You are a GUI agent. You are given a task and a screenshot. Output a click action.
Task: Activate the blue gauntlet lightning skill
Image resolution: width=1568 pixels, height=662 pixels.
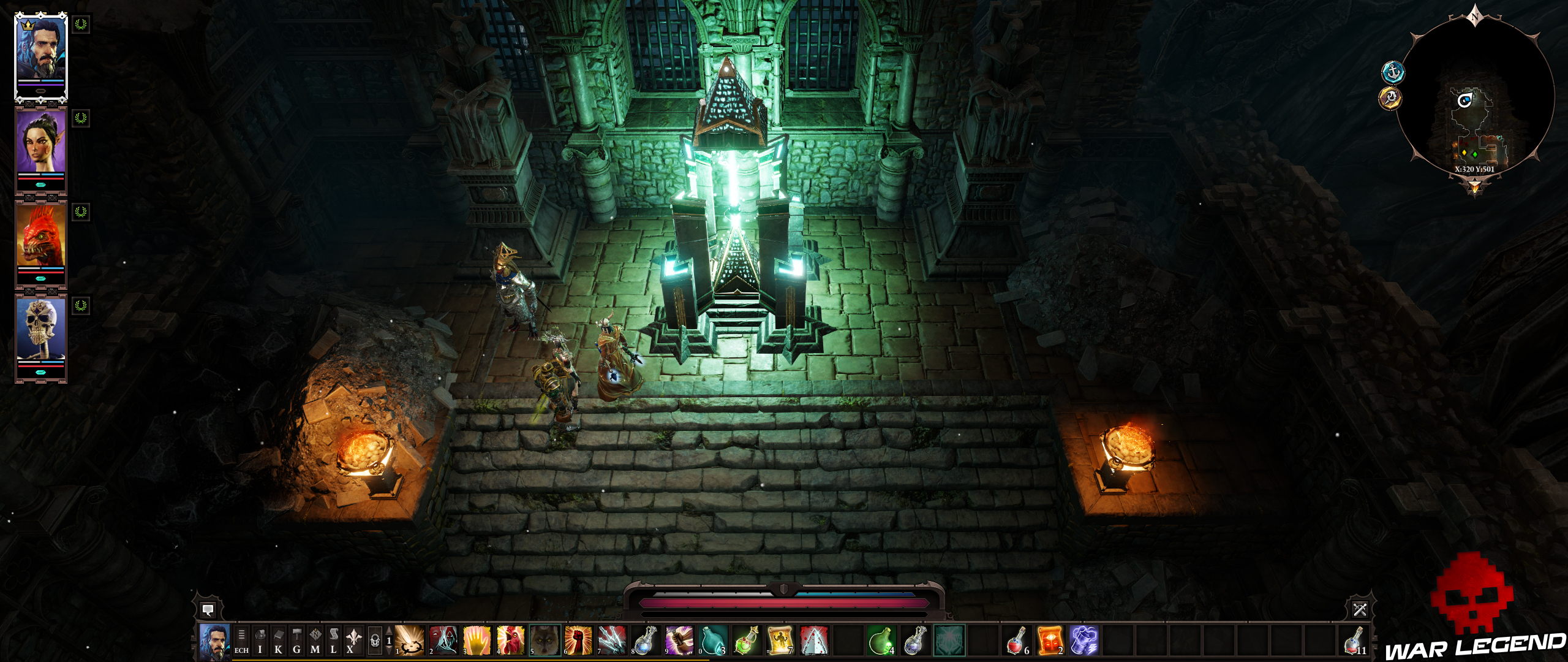point(1083,641)
